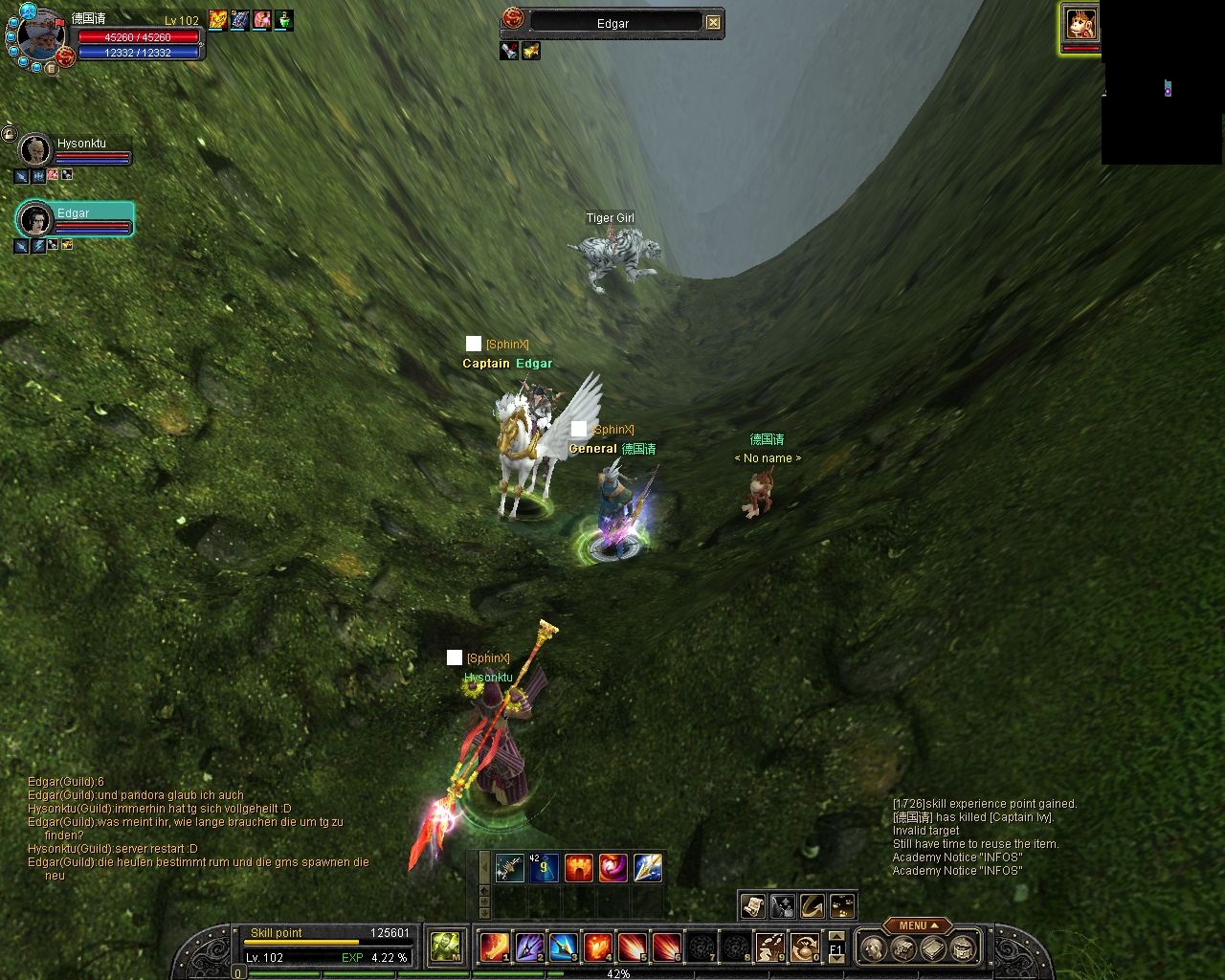Trigger the blue spear skill in slot 3
Screen dimensions: 1225x980
tap(563, 947)
